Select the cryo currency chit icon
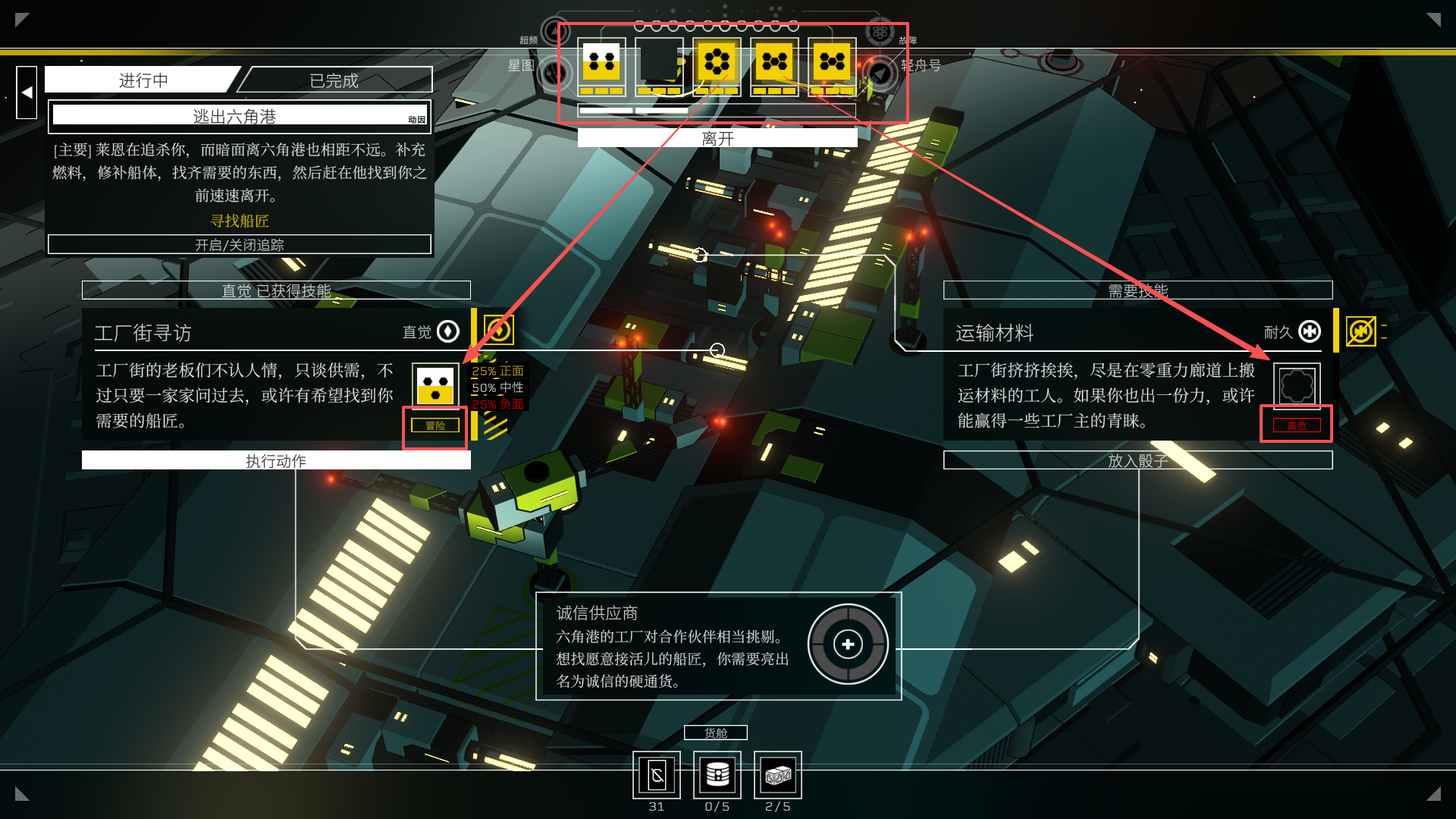Image resolution: width=1456 pixels, height=819 pixels. 657,775
